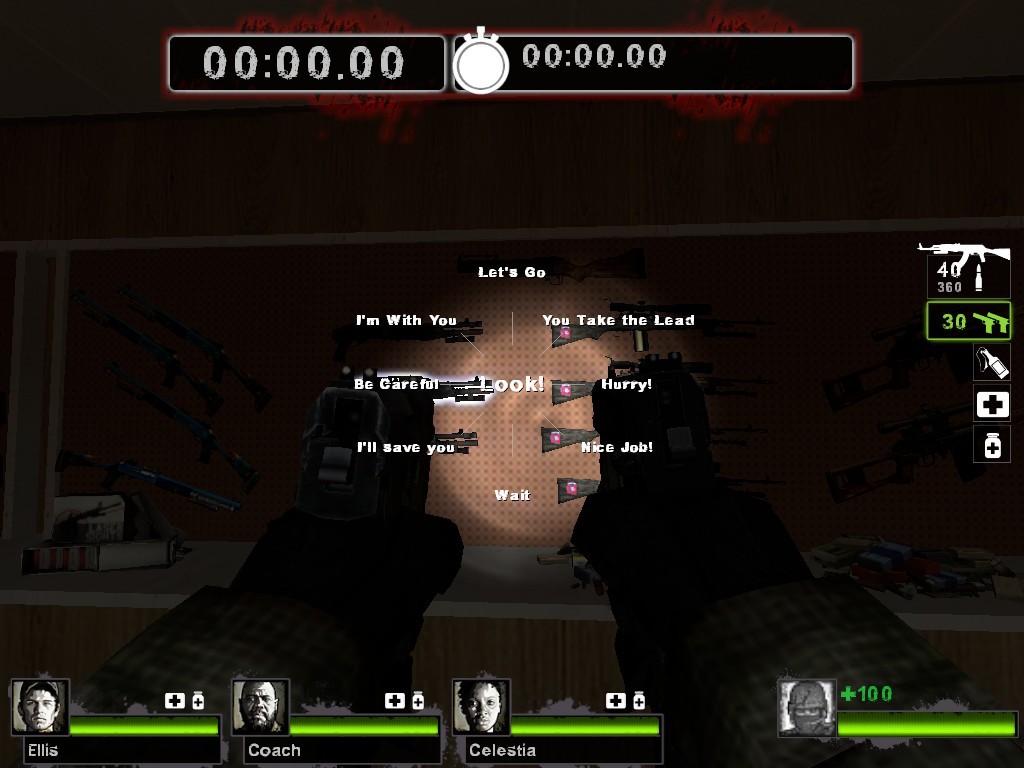Select "Look!" at the radial center
This screenshot has width=1024, height=768.
point(512,384)
